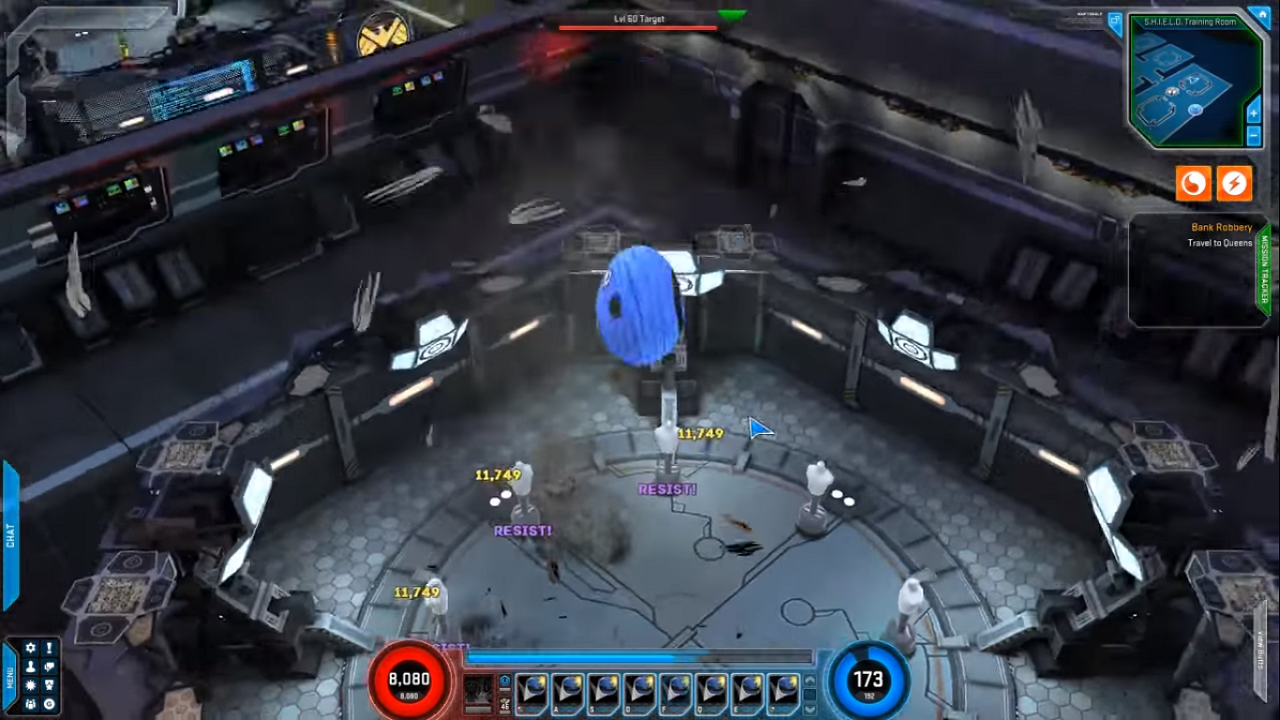Zoom out the minimap with minus button
This screenshot has width=1280, height=720.
[x=1254, y=136]
